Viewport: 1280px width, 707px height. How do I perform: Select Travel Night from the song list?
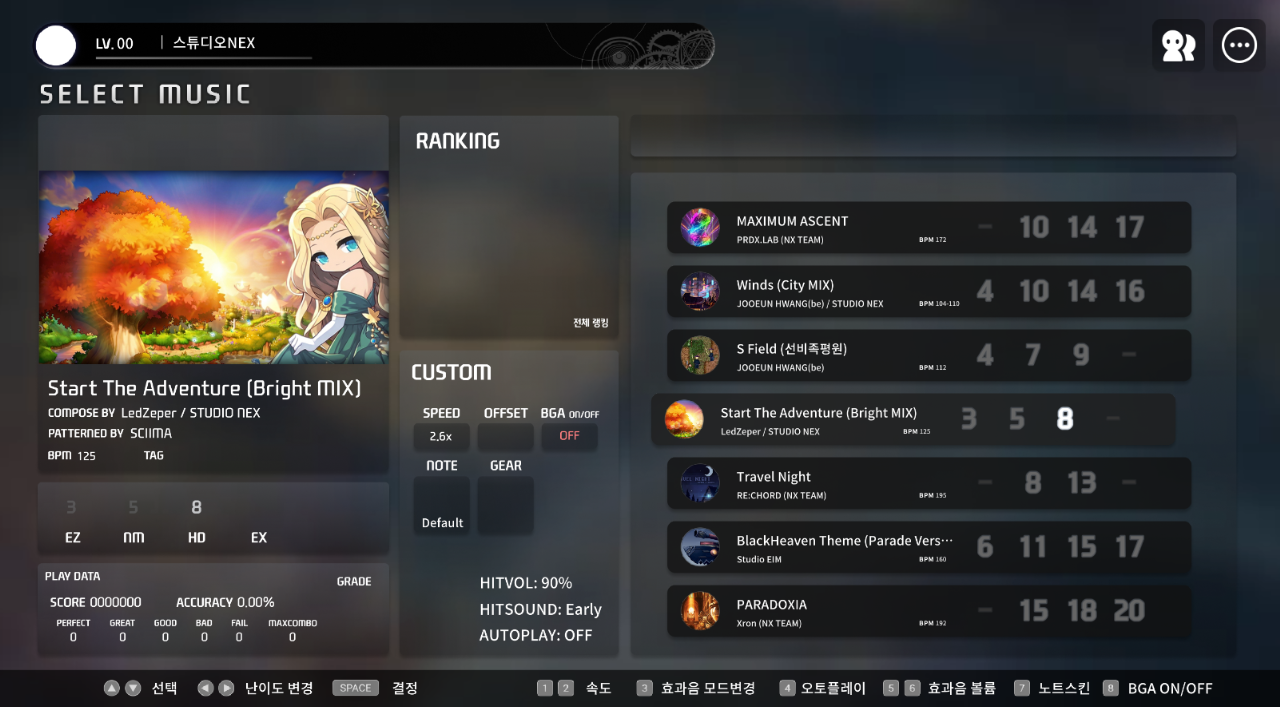(928, 484)
